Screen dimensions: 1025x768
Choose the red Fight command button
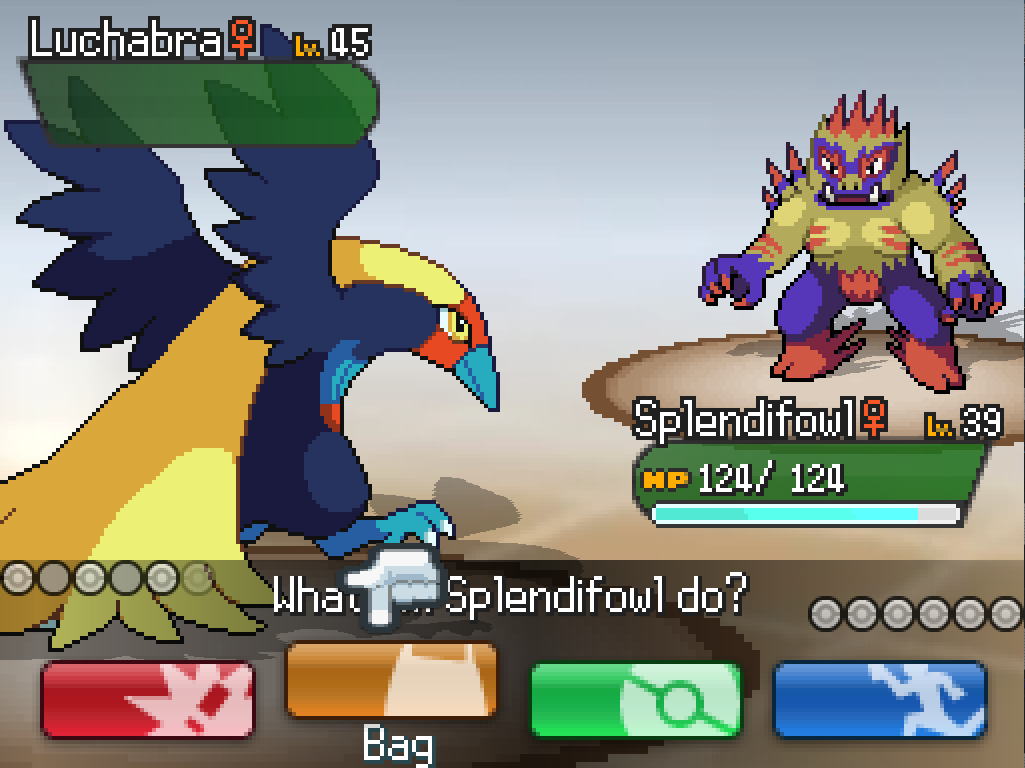[147, 699]
